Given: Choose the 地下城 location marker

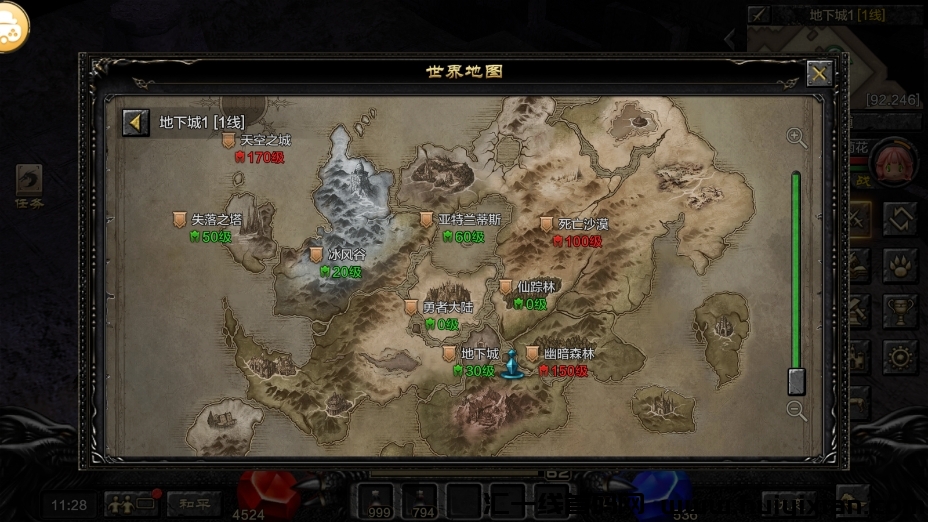Looking at the screenshot, I should [450, 354].
